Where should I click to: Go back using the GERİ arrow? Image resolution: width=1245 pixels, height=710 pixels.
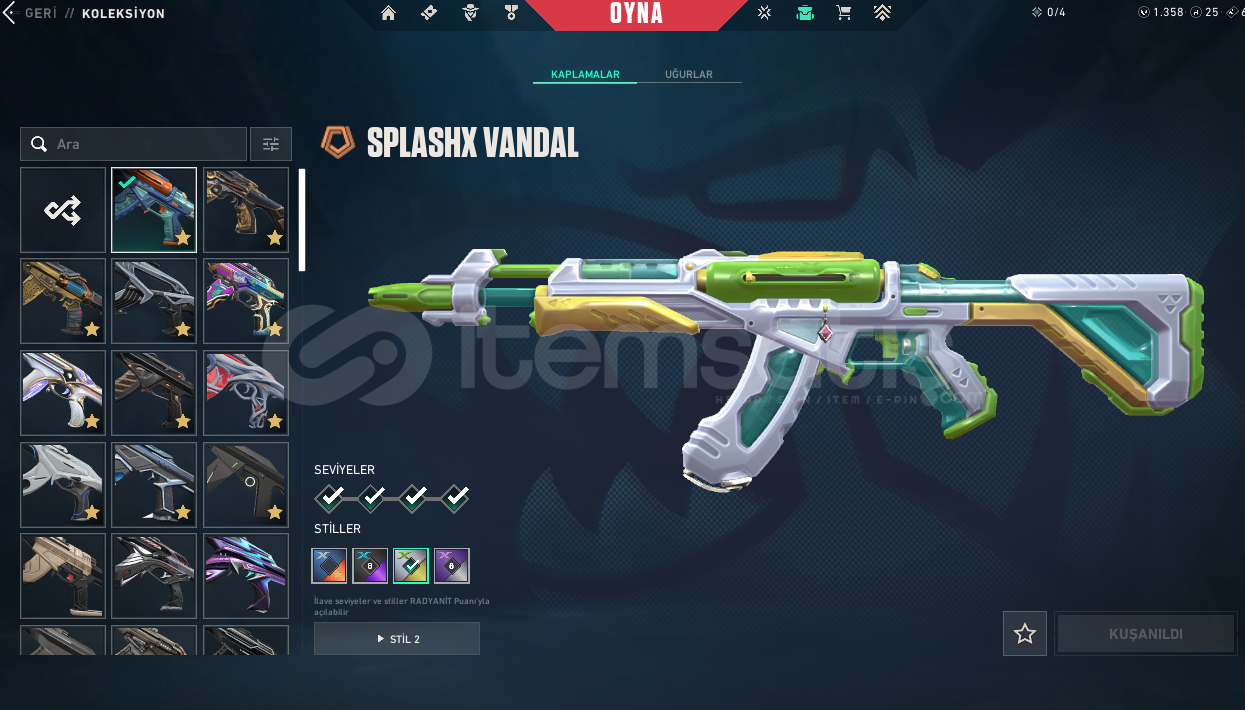pyautogui.click(x=12, y=14)
